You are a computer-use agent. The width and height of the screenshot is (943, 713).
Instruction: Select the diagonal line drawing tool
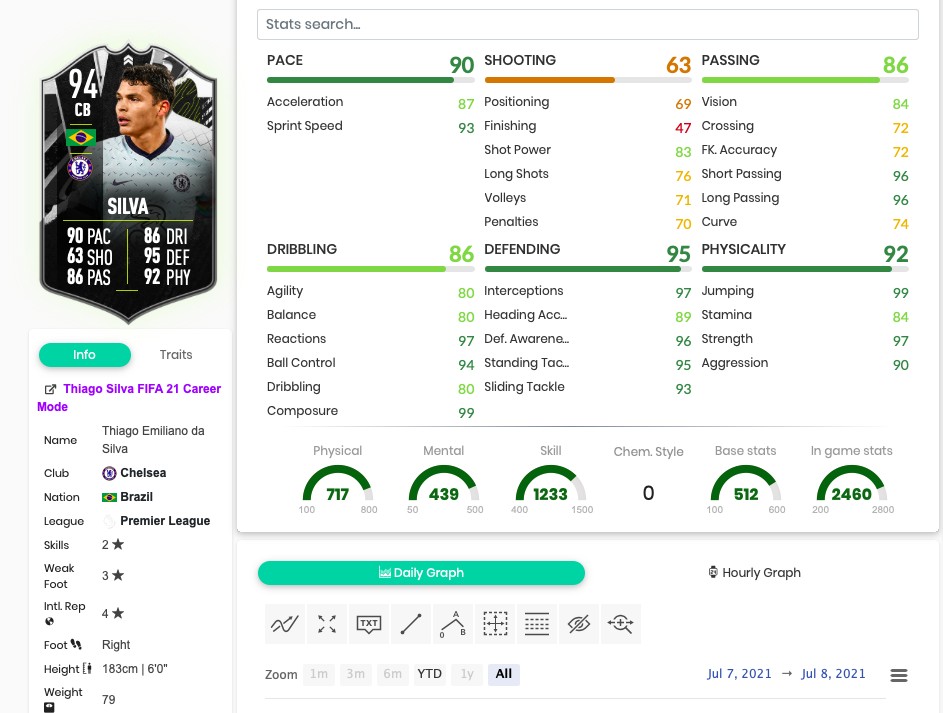click(x=411, y=624)
